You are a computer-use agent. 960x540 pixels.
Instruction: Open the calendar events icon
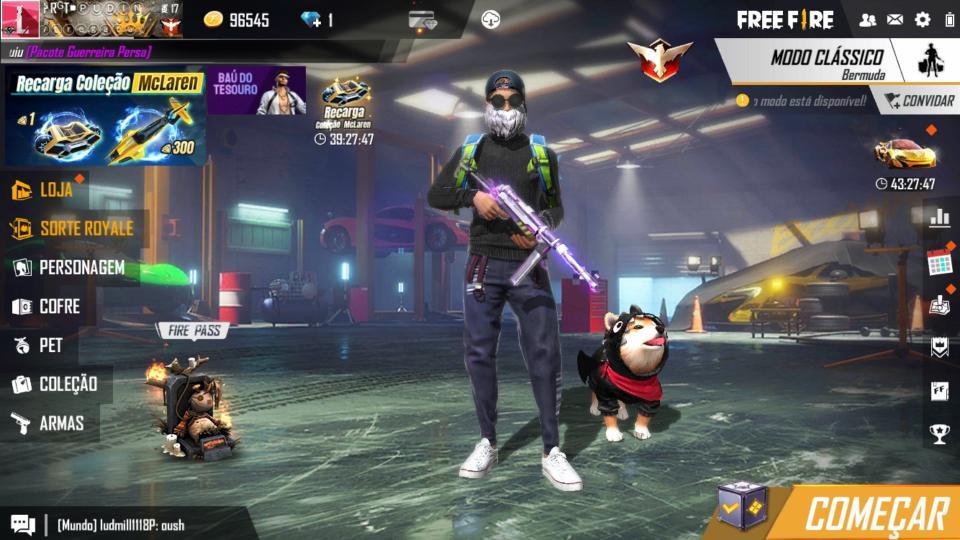(939, 263)
